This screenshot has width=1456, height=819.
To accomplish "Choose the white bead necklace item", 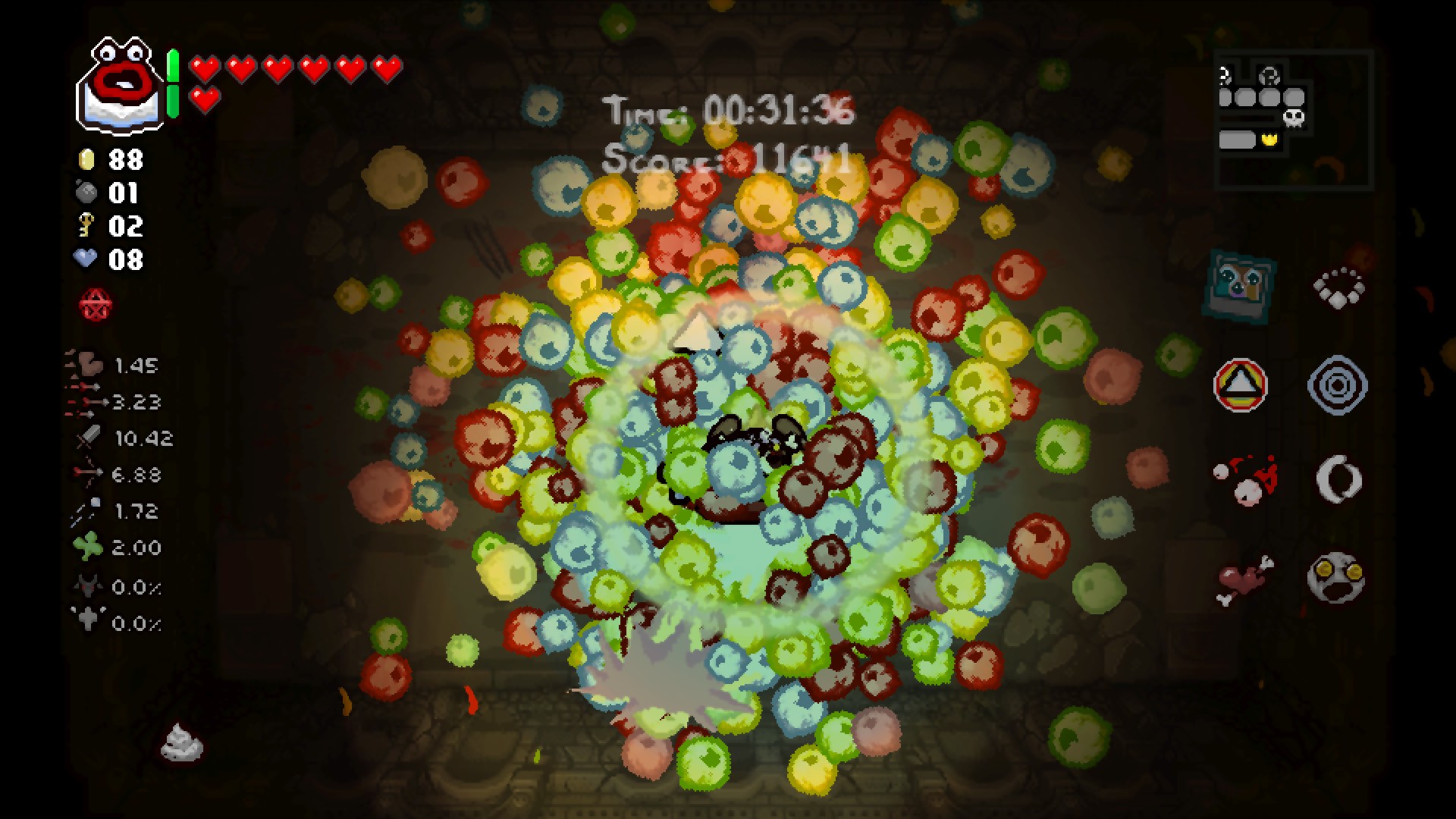I will (1338, 287).
